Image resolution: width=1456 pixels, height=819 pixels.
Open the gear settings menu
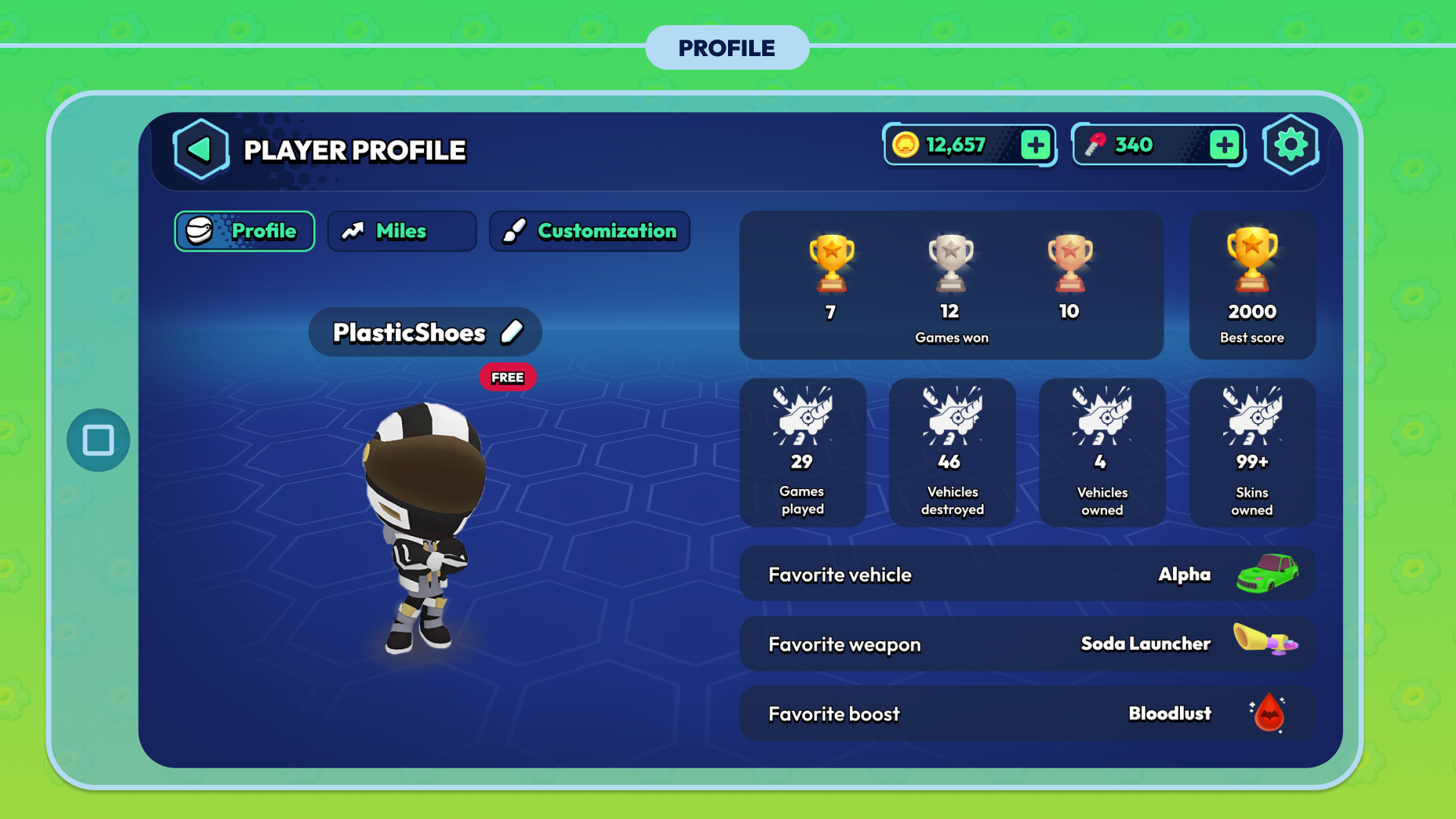tap(1291, 145)
